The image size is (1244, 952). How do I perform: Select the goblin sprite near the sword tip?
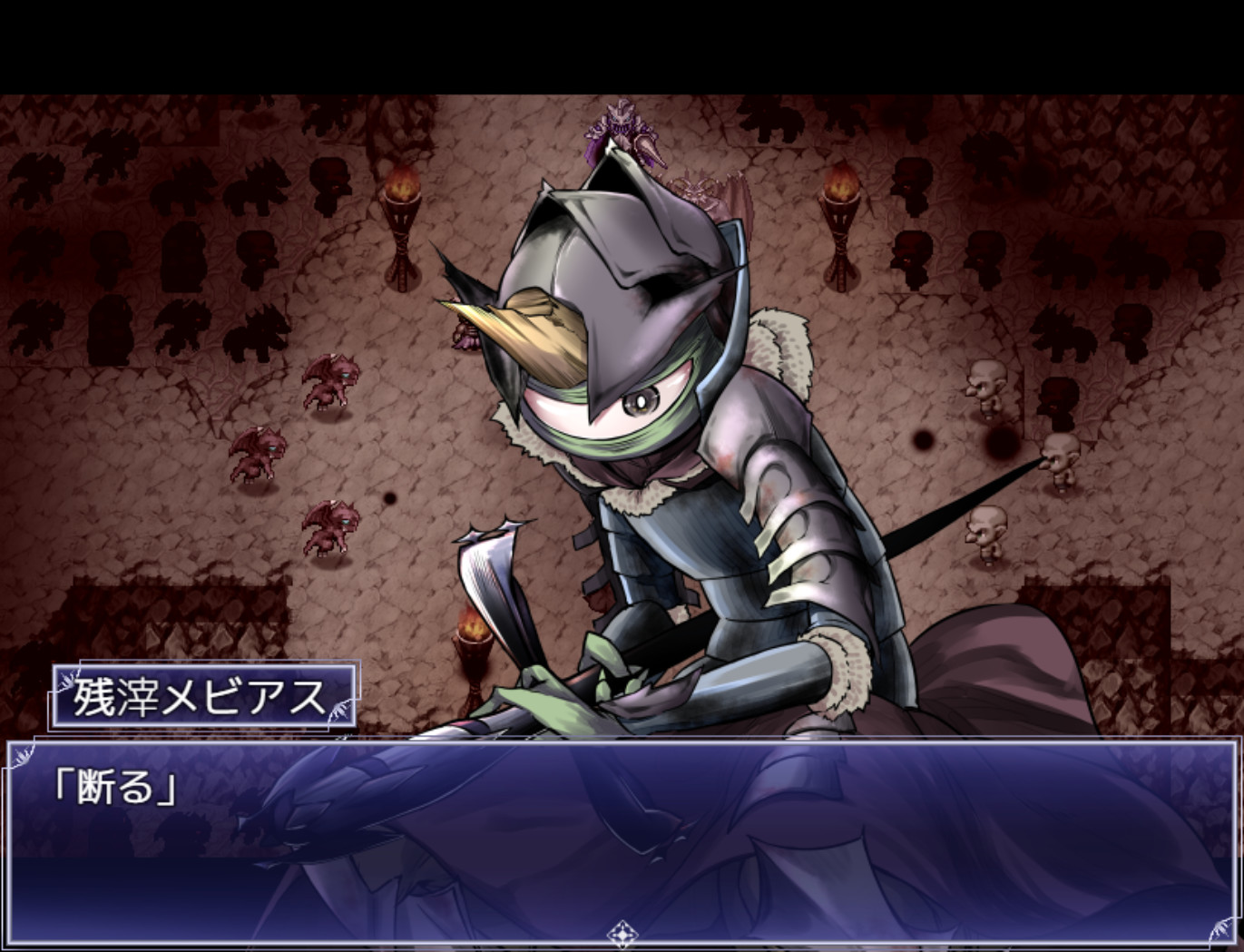(x=1057, y=458)
